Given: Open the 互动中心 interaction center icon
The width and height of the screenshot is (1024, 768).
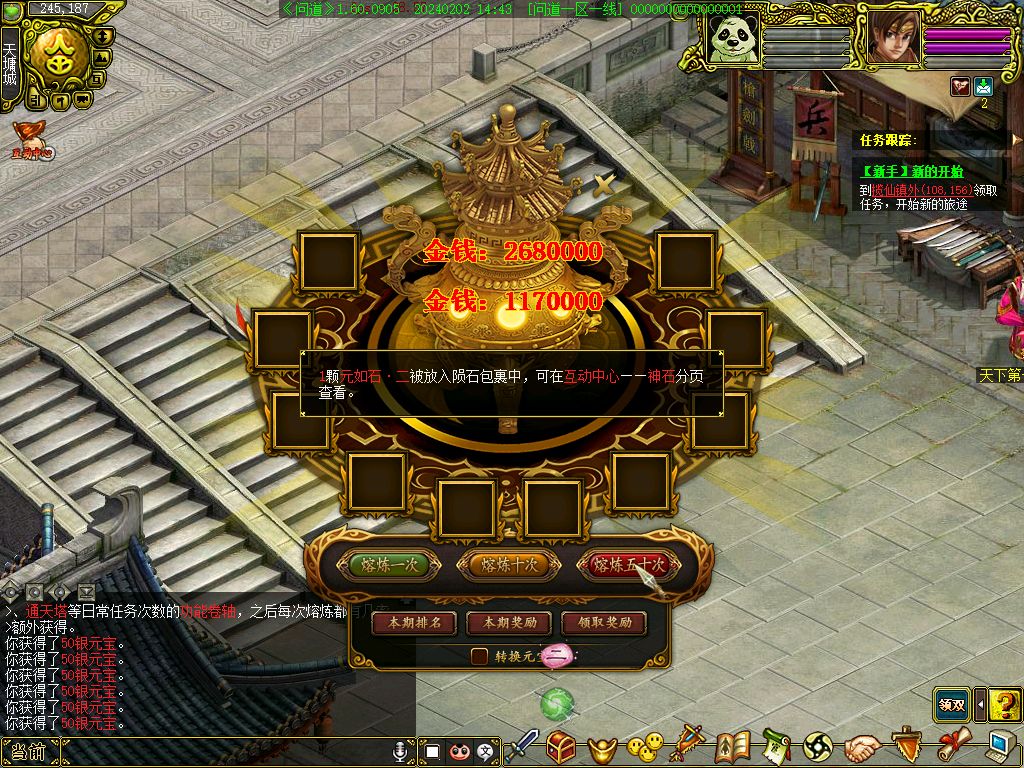Looking at the screenshot, I should pyautogui.click(x=31, y=141).
